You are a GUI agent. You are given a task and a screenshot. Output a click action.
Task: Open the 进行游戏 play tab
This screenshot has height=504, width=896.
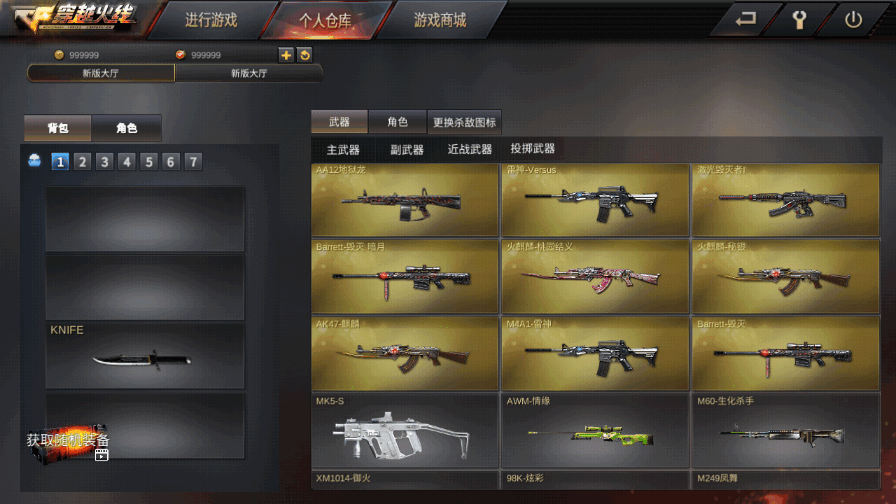coord(213,20)
